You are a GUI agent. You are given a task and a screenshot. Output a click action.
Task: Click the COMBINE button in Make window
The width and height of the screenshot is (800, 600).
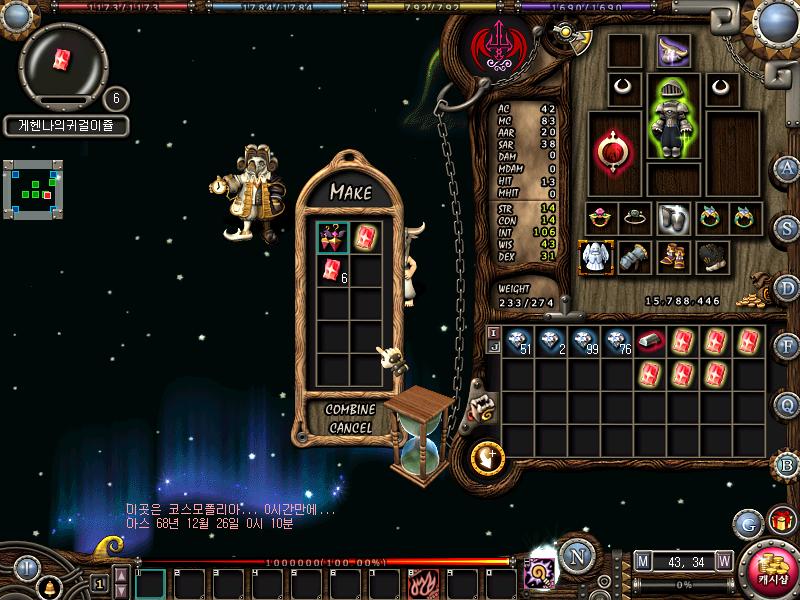[350, 410]
